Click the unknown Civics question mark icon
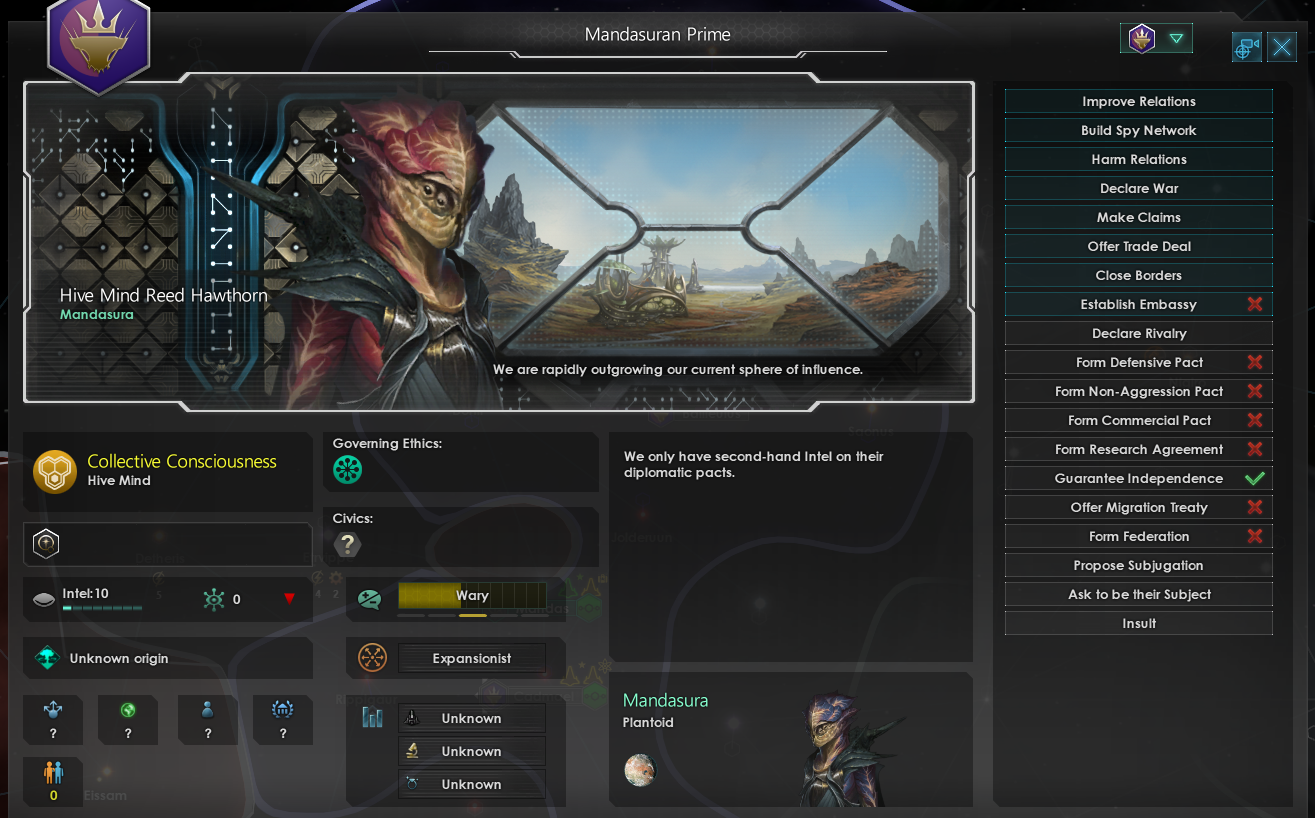1315x818 pixels. click(x=347, y=545)
